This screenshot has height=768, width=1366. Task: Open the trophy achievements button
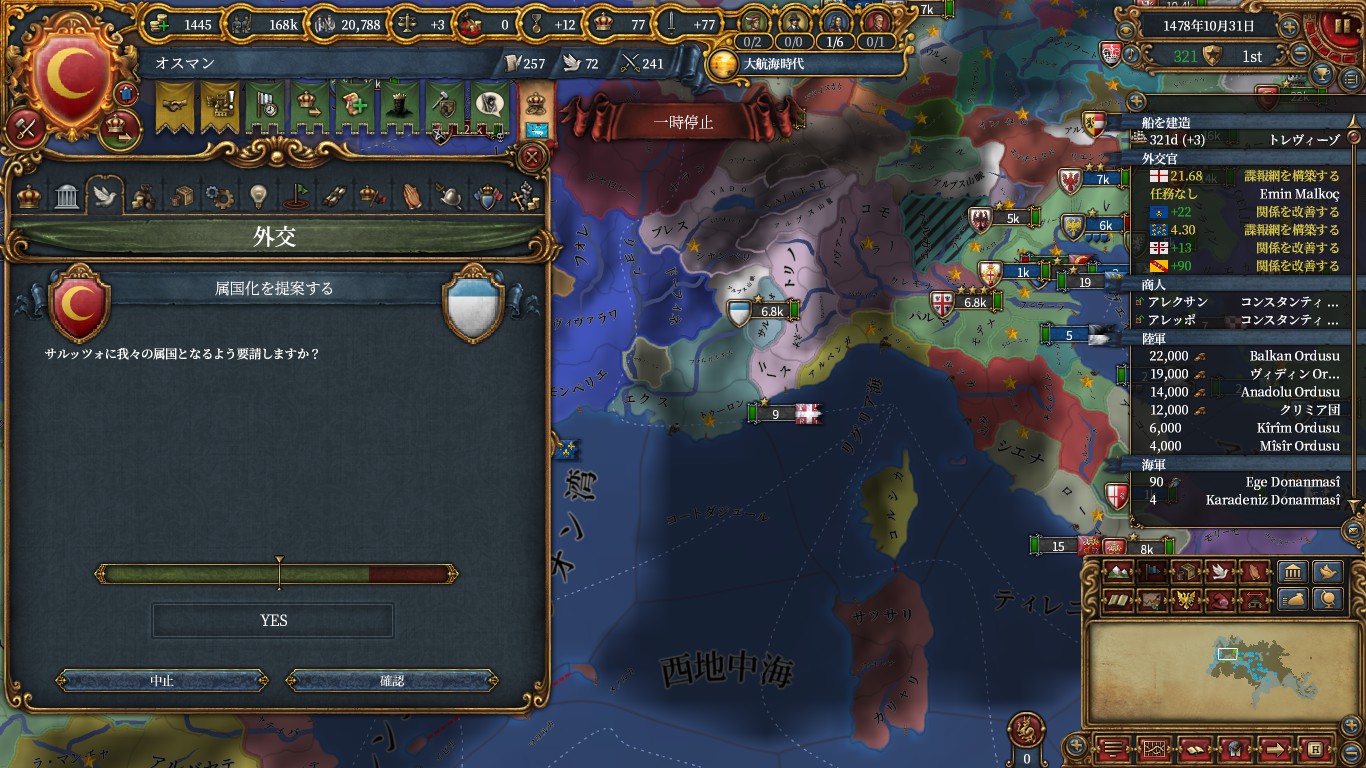tap(1321, 74)
